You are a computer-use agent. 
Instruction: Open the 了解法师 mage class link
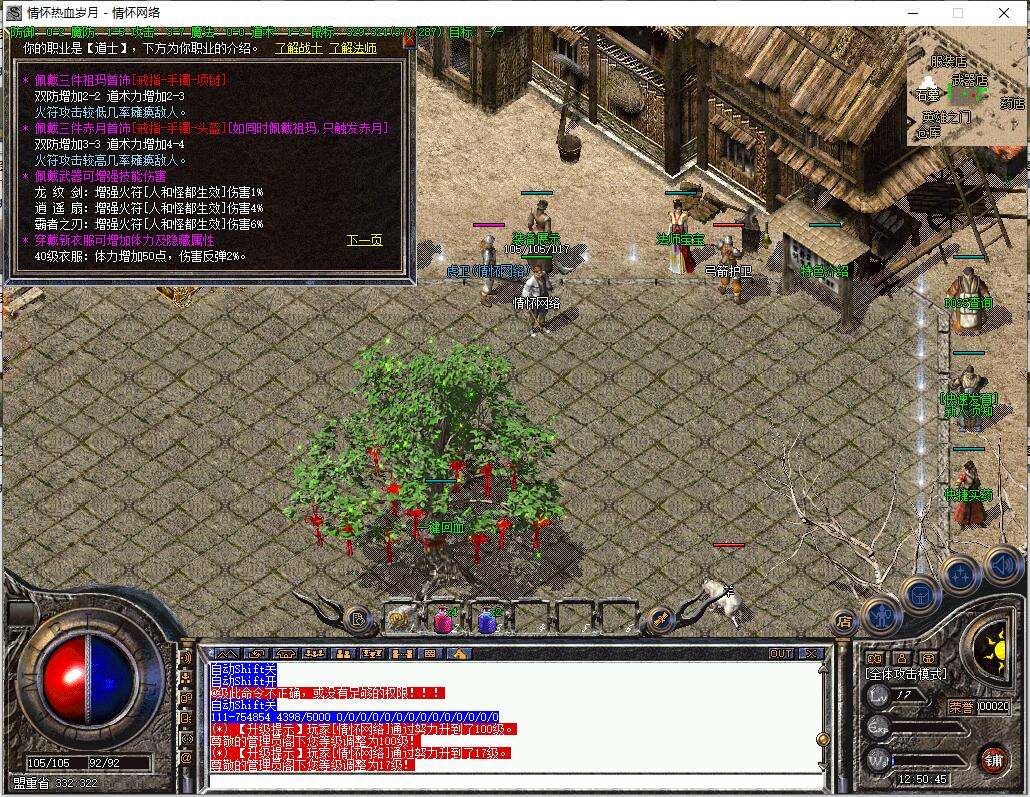355,47
